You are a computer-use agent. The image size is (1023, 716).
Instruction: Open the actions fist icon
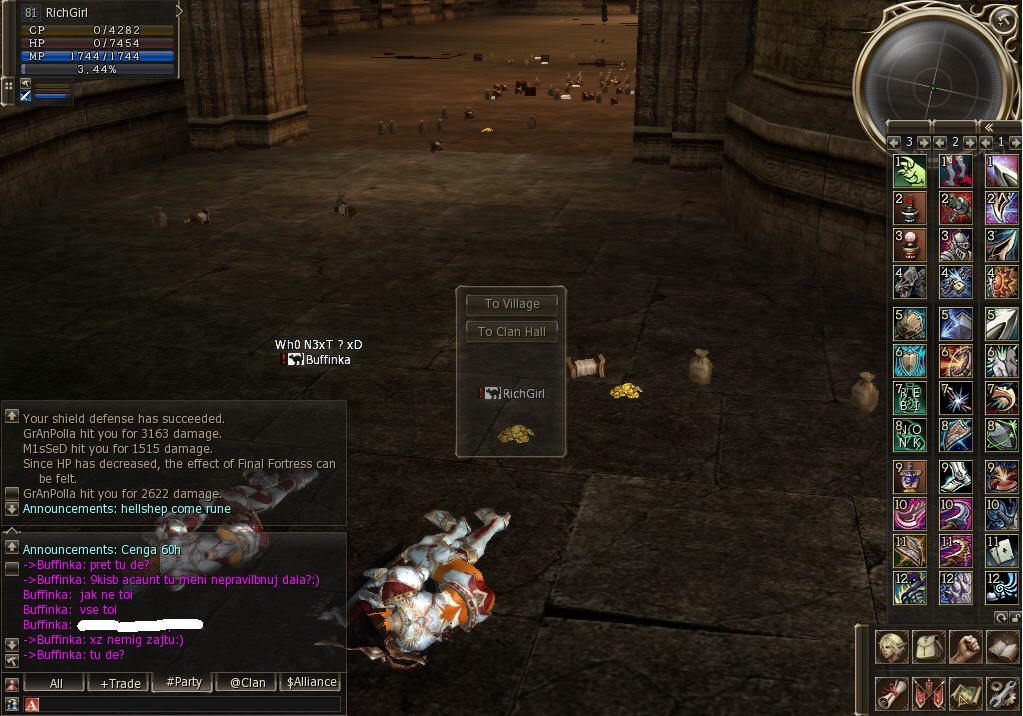(x=965, y=648)
